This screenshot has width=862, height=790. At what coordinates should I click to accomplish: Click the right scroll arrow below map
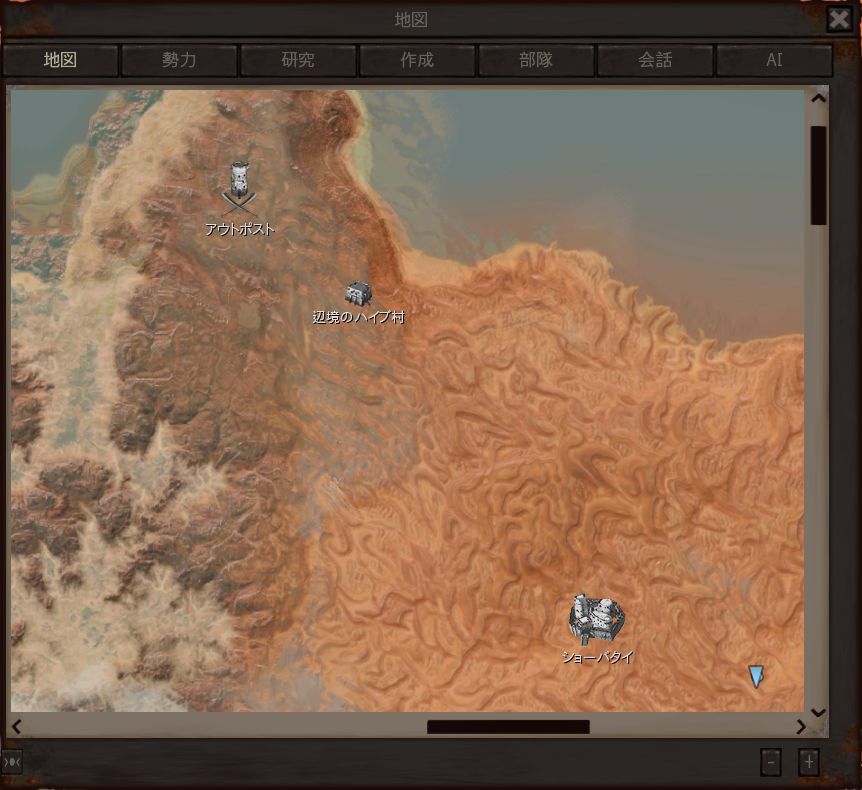coord(800,727)
